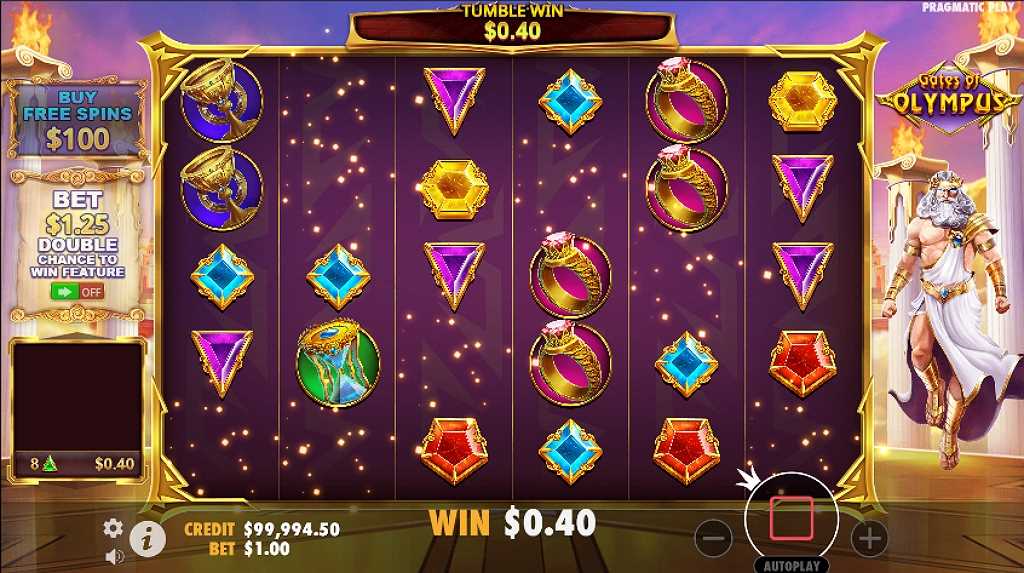
Task: Decrease the bet with minus button
Action: point(712,539)
